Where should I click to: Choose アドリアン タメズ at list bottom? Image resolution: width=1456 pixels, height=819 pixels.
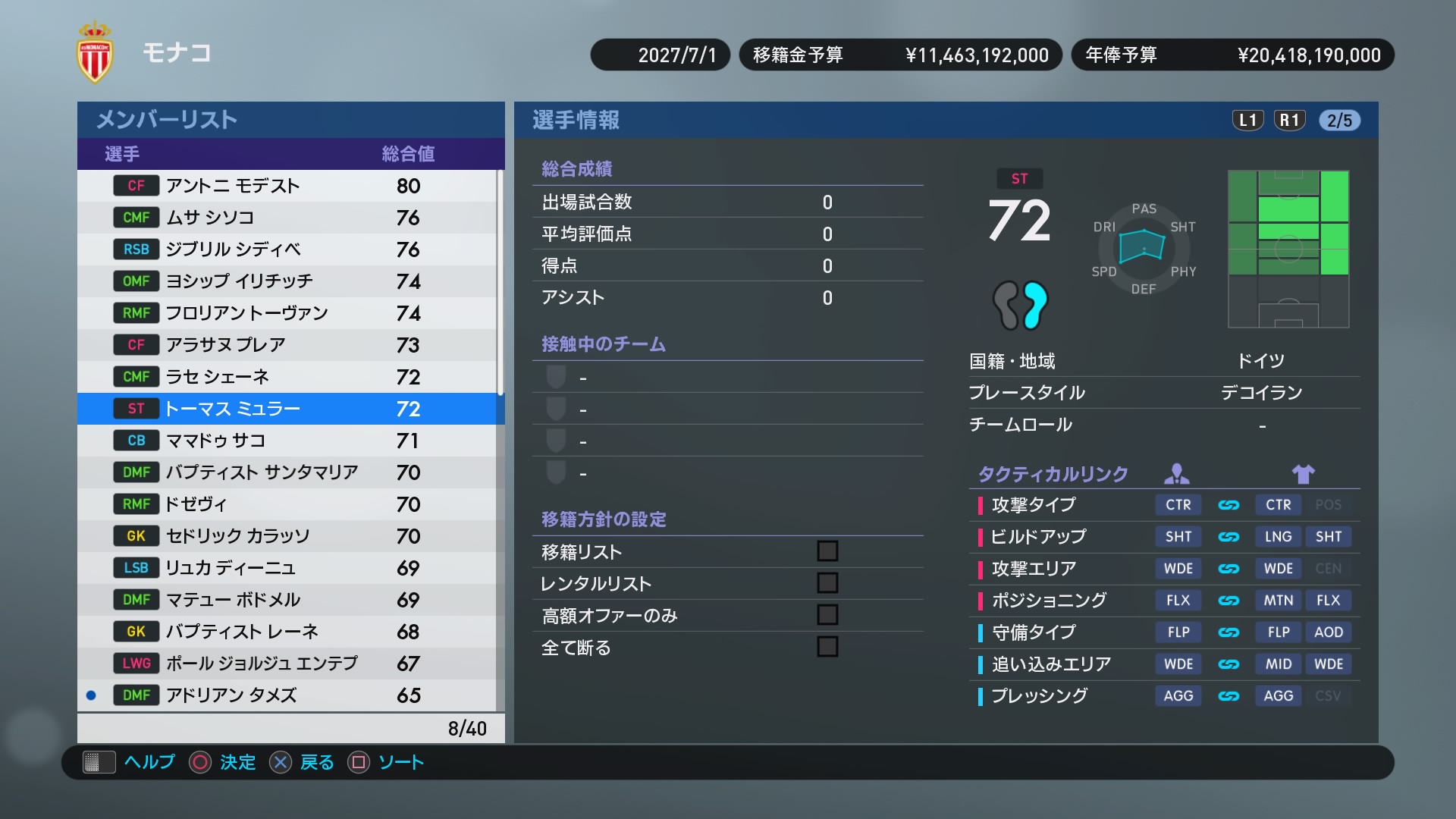(x=288, y=695)
